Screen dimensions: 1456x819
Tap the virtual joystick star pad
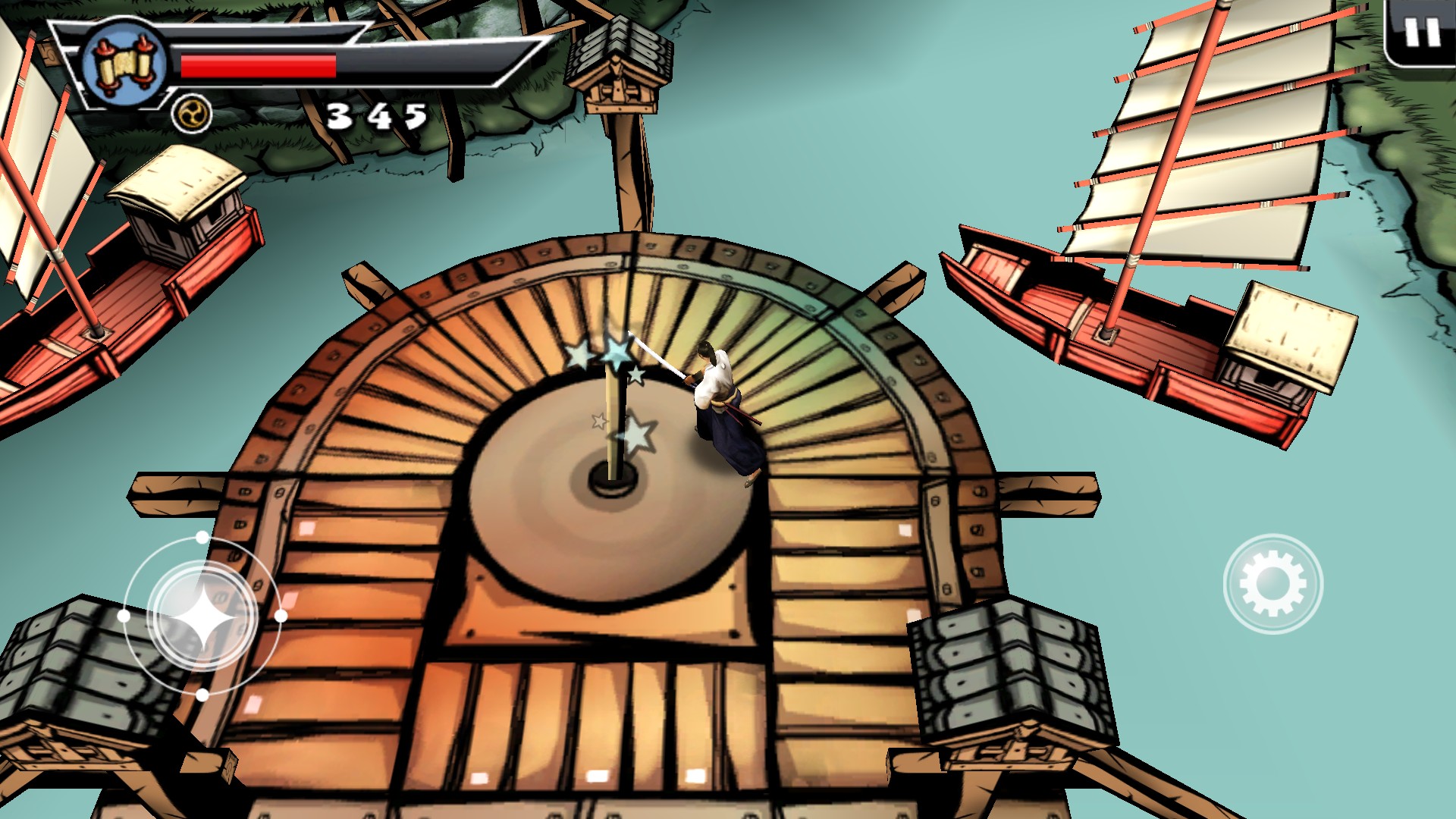202,617
